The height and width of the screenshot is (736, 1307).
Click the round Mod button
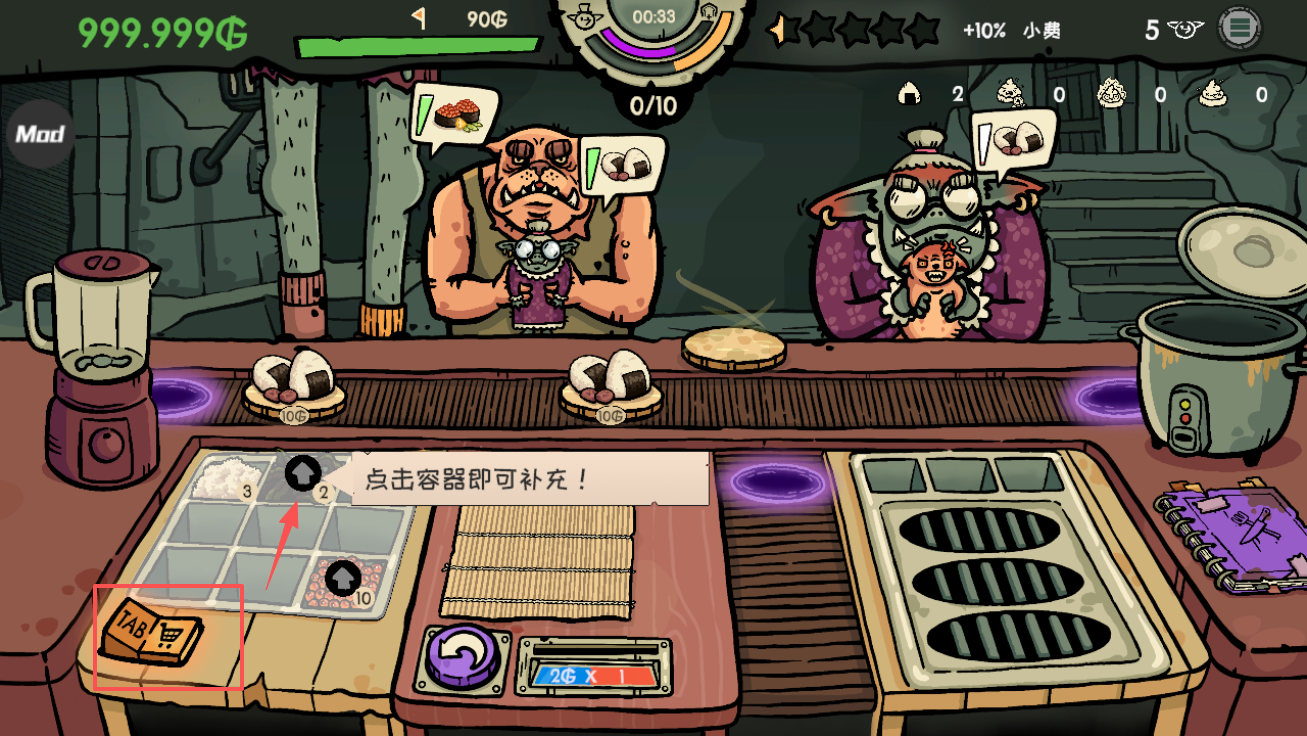[40, 134]
